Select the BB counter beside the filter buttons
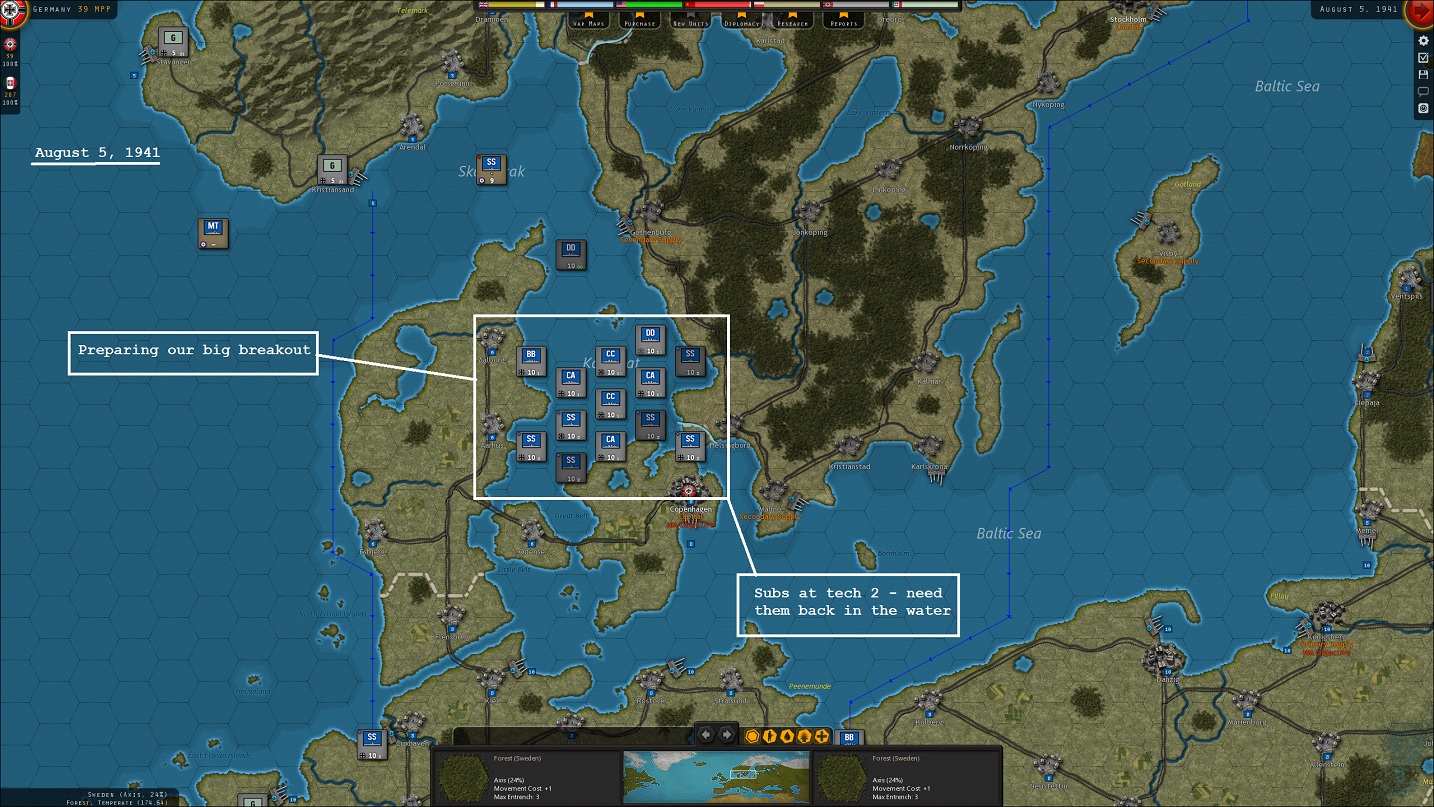 (x=848, y=738)
